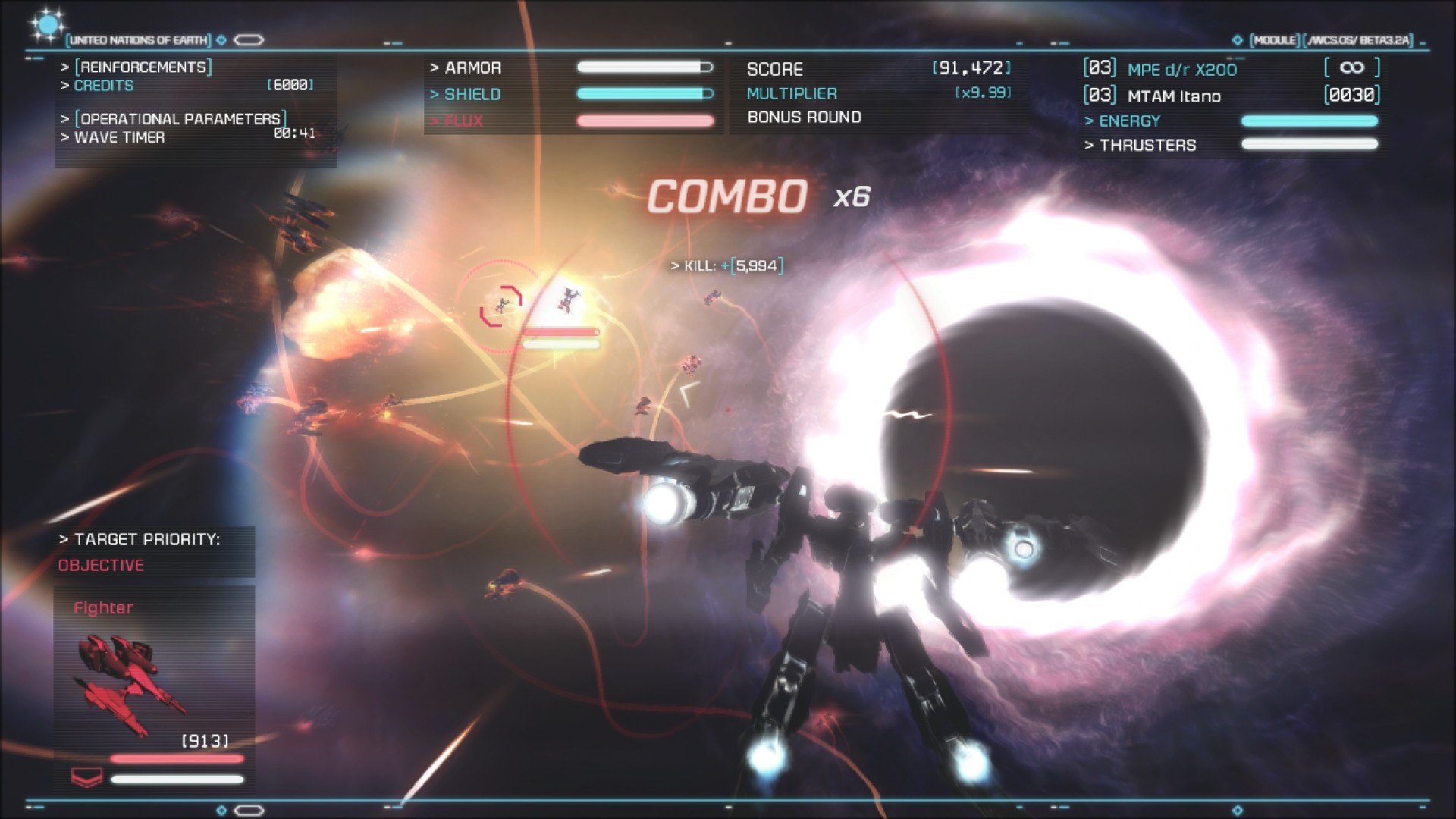Select the red chevron rank icon below the Fighter

pos(86,775)
